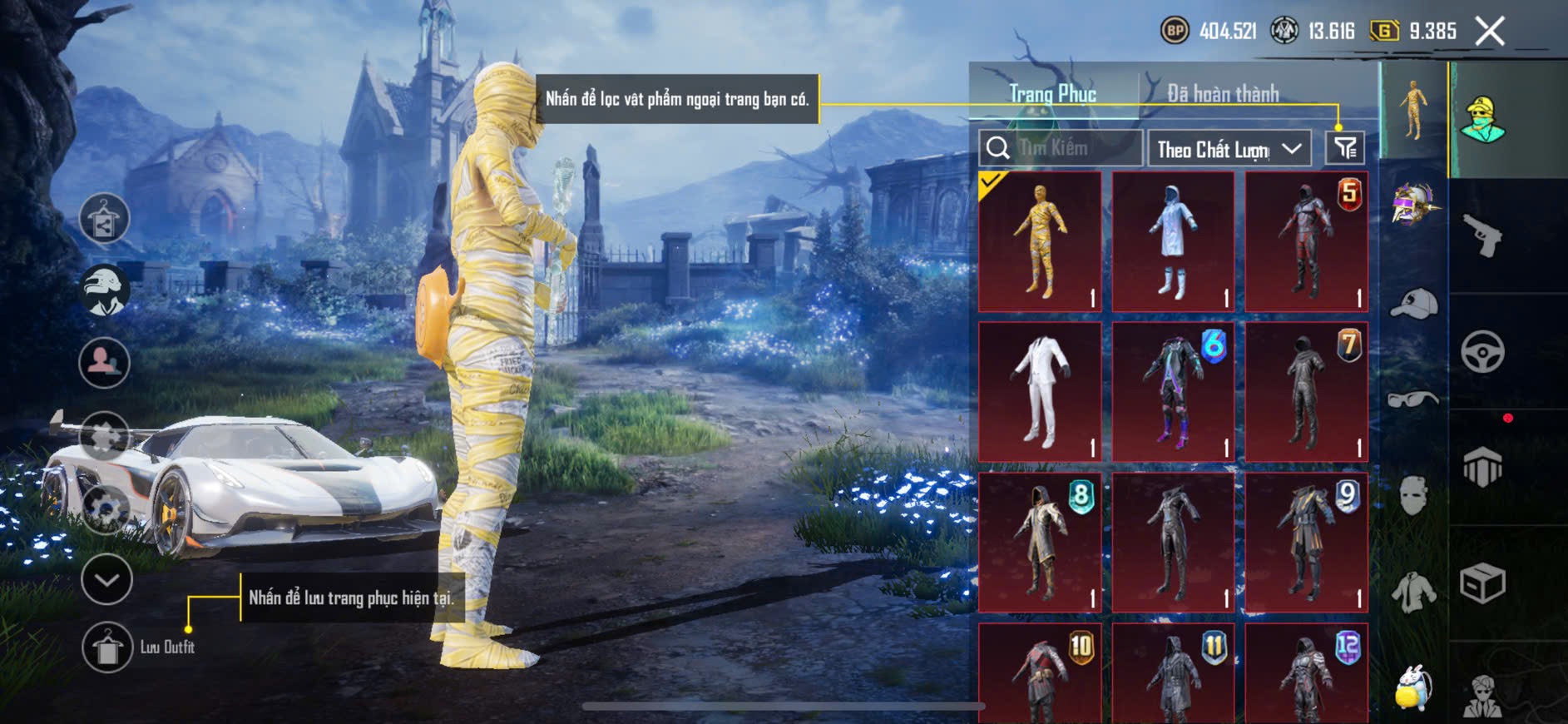
Task: Open the face mask category
Action: coord(1413,496)
